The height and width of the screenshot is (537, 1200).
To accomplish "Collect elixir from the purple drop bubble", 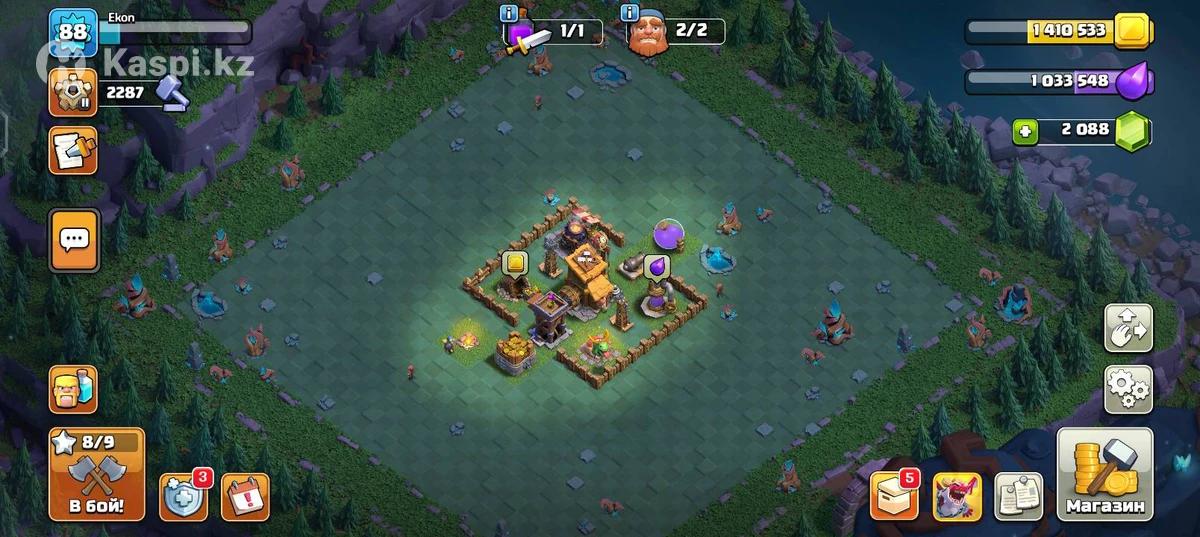I will point(656,266).
